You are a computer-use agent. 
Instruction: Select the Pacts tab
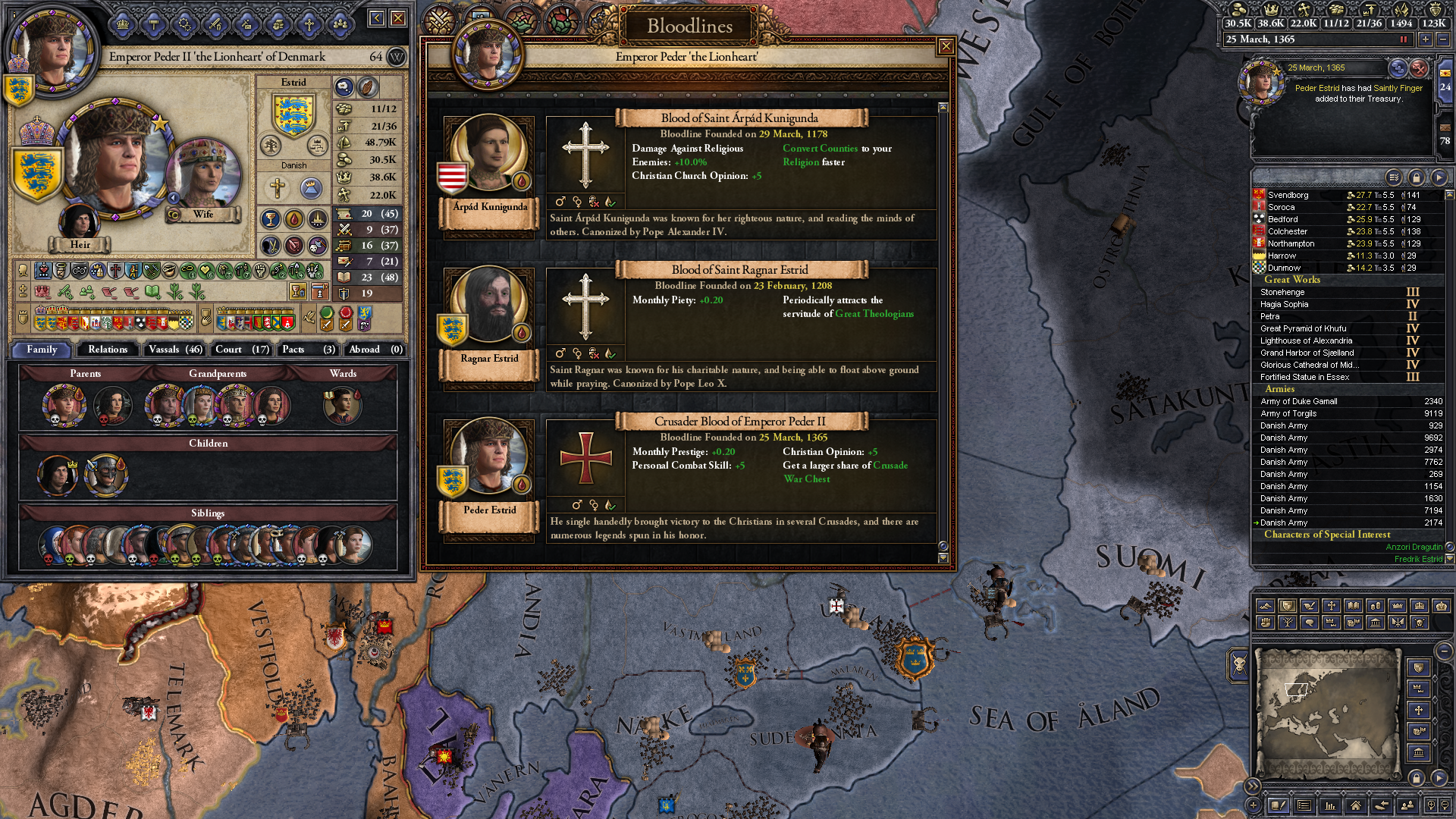(307, 350)
